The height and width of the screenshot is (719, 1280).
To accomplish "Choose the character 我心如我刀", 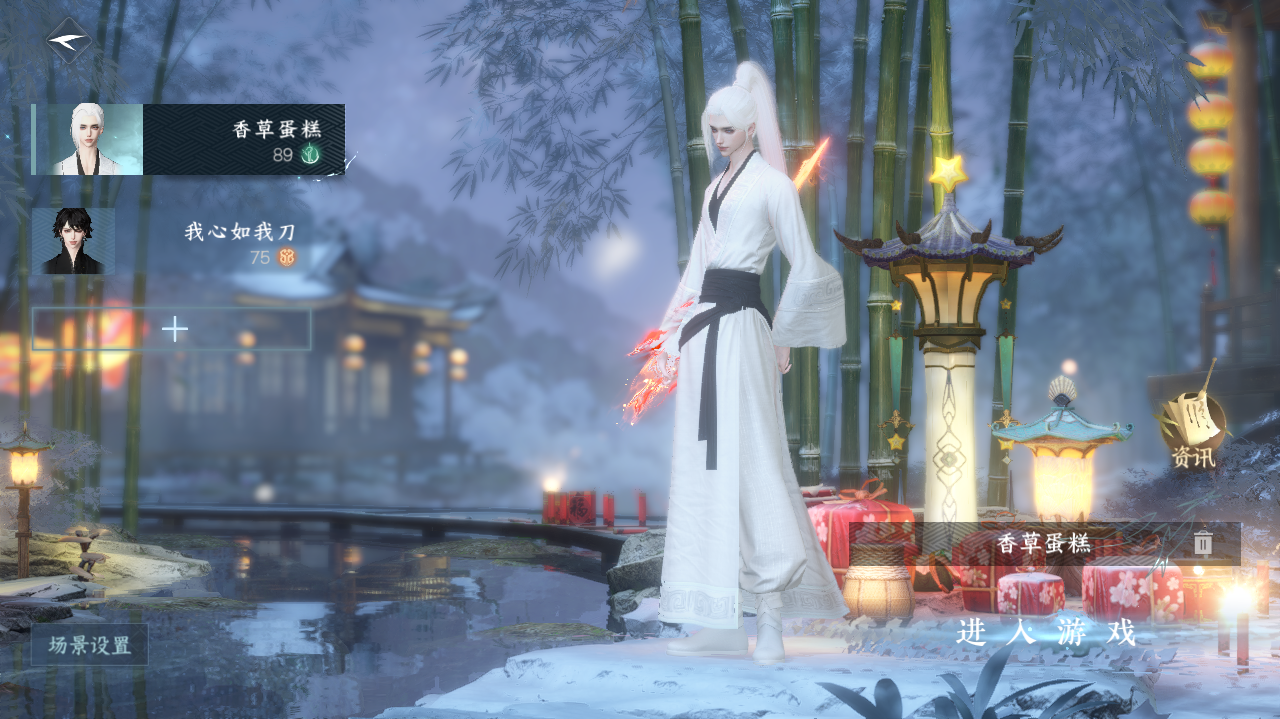I will tap(170, 241).
